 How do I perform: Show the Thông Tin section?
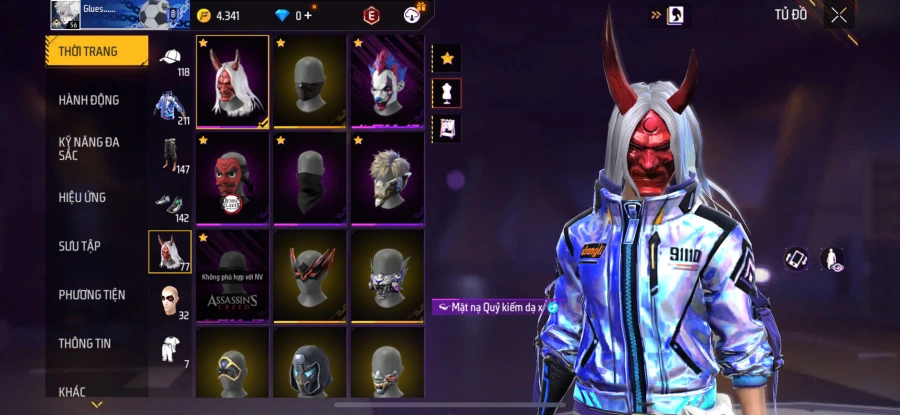[84, 343]
